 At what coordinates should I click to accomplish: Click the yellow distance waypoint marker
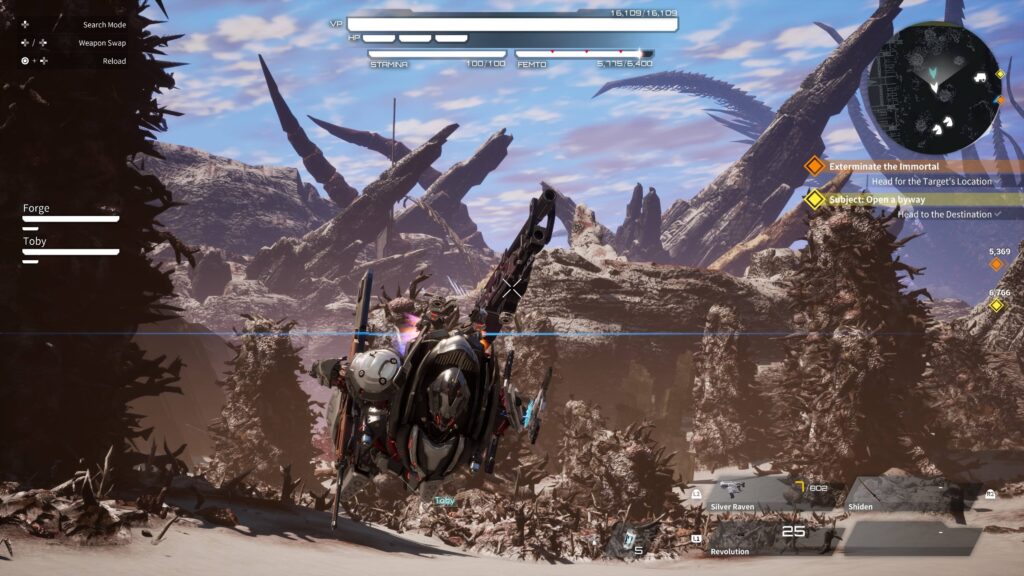(x=996, y=305)
